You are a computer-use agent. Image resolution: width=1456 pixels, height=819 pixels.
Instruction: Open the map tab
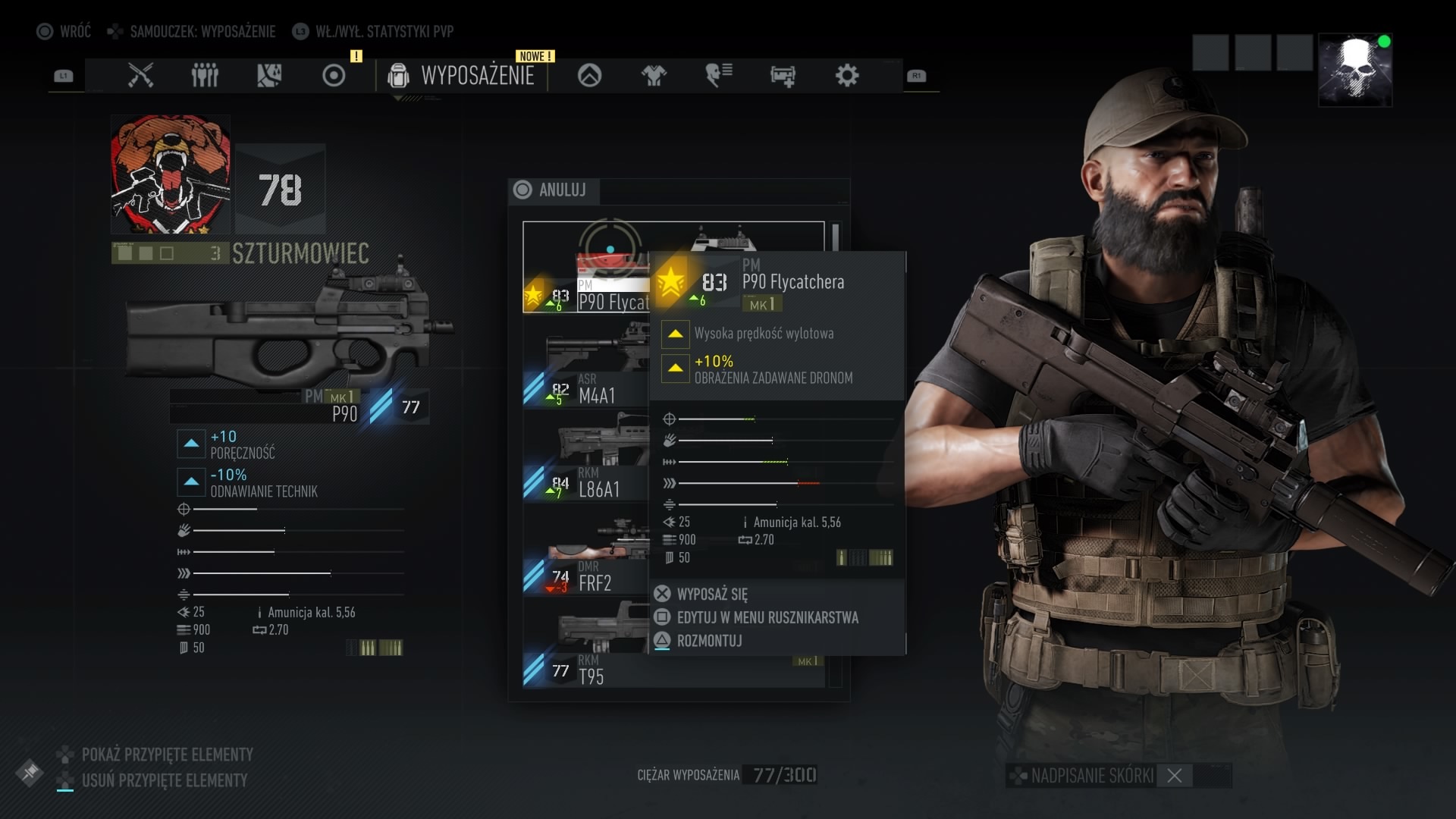[x=269, y=75]
